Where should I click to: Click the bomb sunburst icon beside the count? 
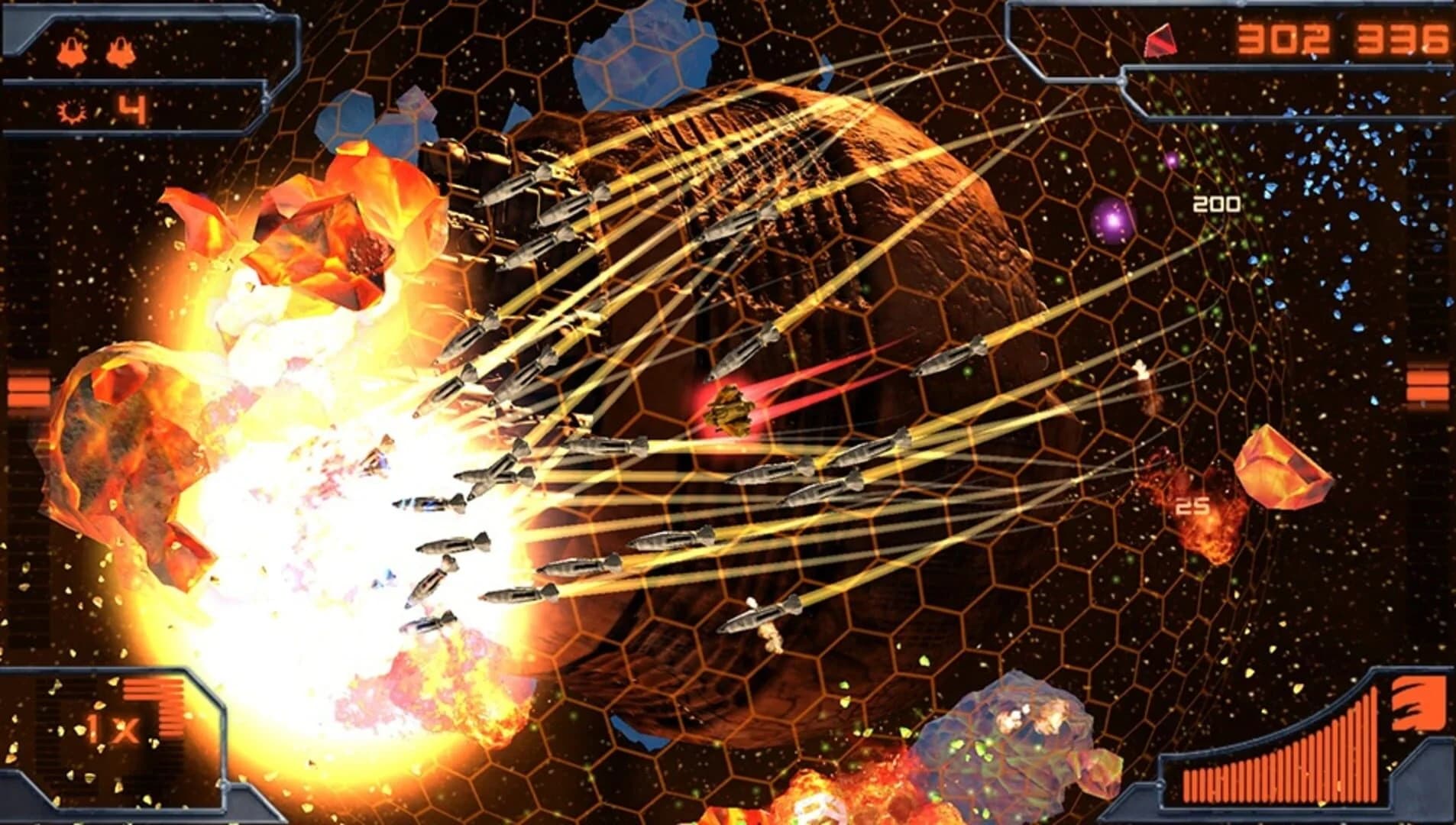point(71,110)
